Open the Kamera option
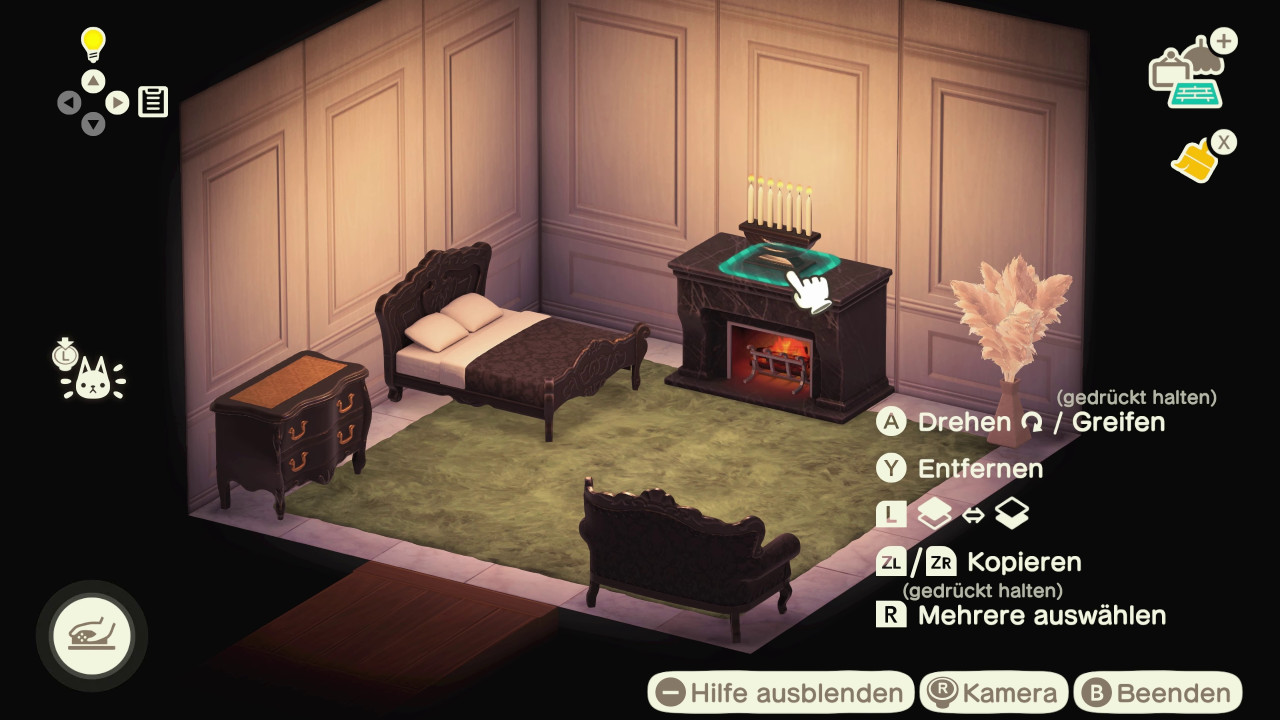Screen dimensions: 1280x720 click(x=994, y=693)
